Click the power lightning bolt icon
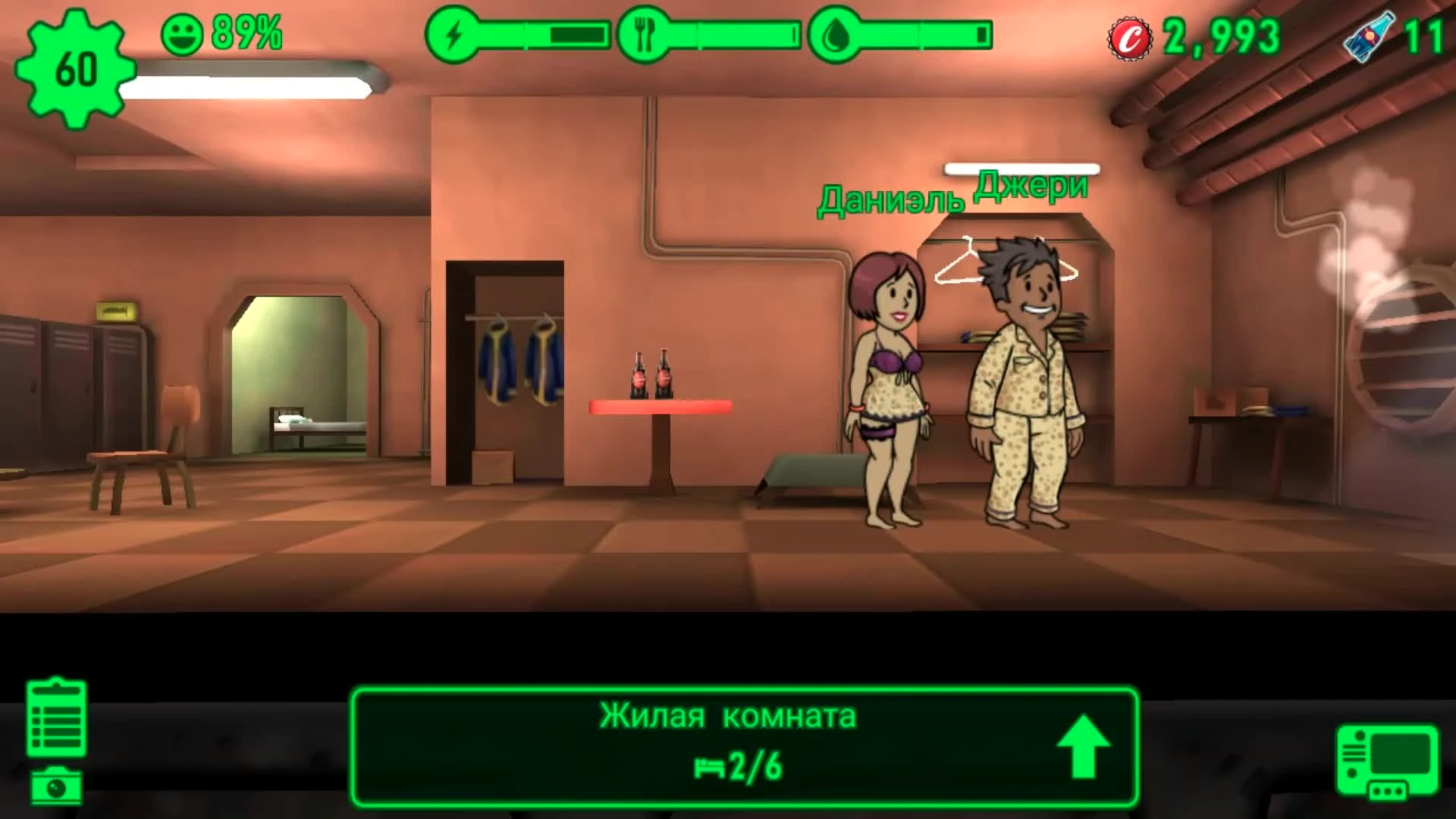Image resolution: width=1456 pixels, height=819 pixels. pyautogui.click(x=454, y=32)
